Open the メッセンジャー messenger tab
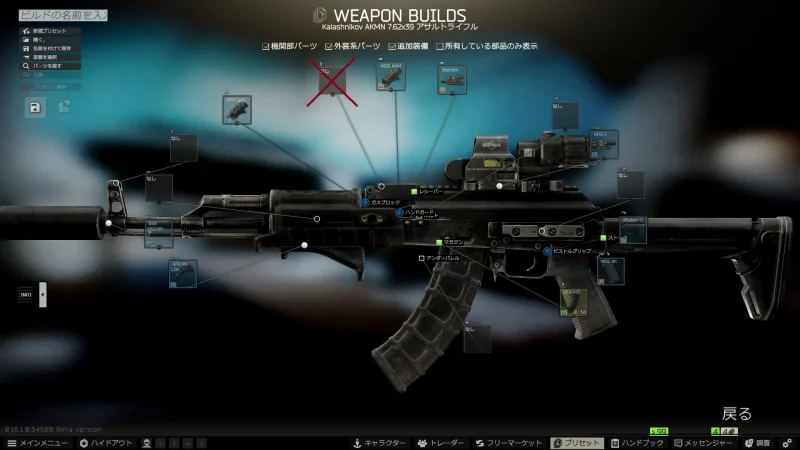Viewport: 800px width, 450px height. click(x=706, y=442)
